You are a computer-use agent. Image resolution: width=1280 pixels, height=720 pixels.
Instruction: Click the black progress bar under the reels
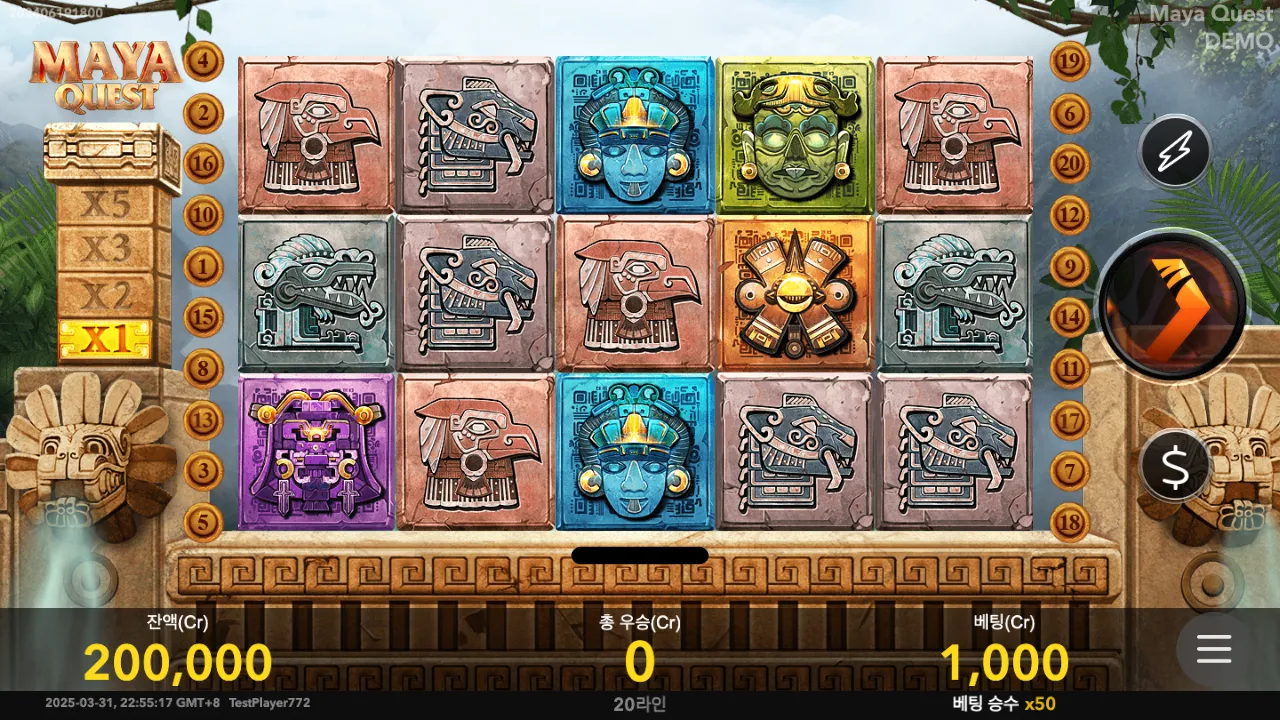pos(640,556)
